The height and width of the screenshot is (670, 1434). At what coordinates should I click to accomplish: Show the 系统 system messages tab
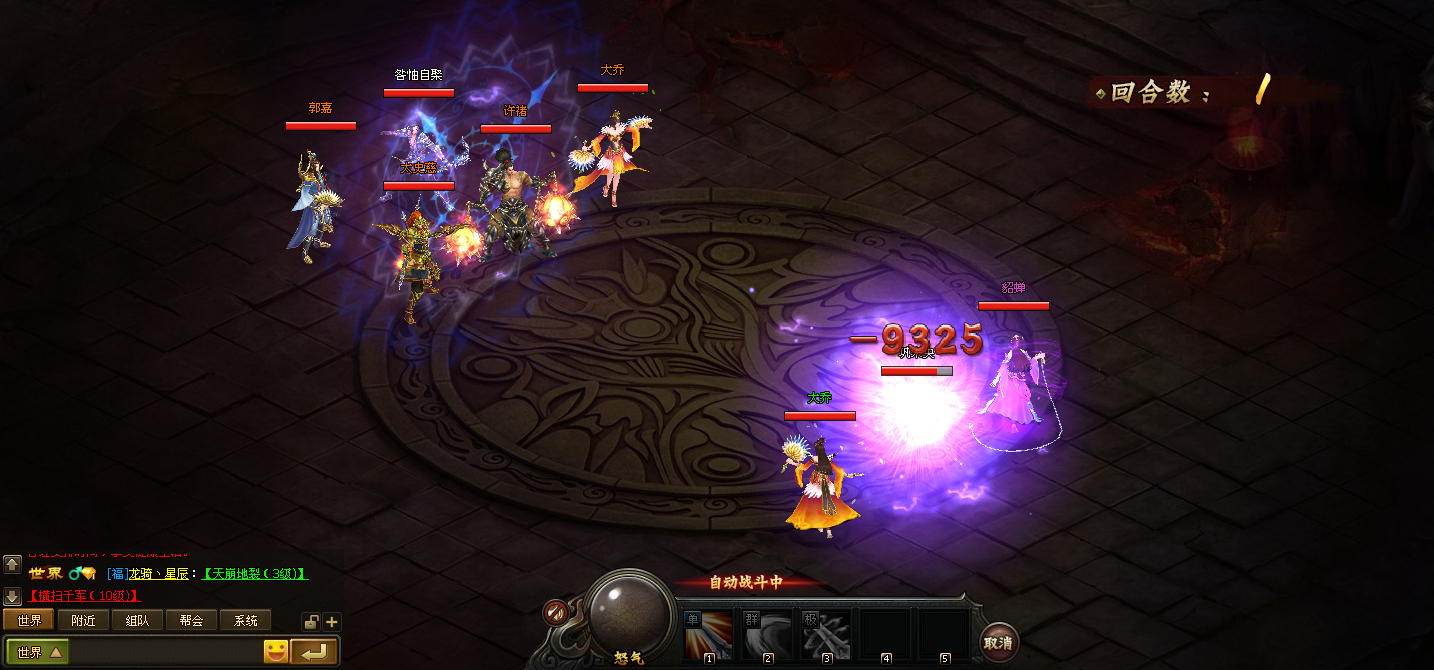coord(245,621)
